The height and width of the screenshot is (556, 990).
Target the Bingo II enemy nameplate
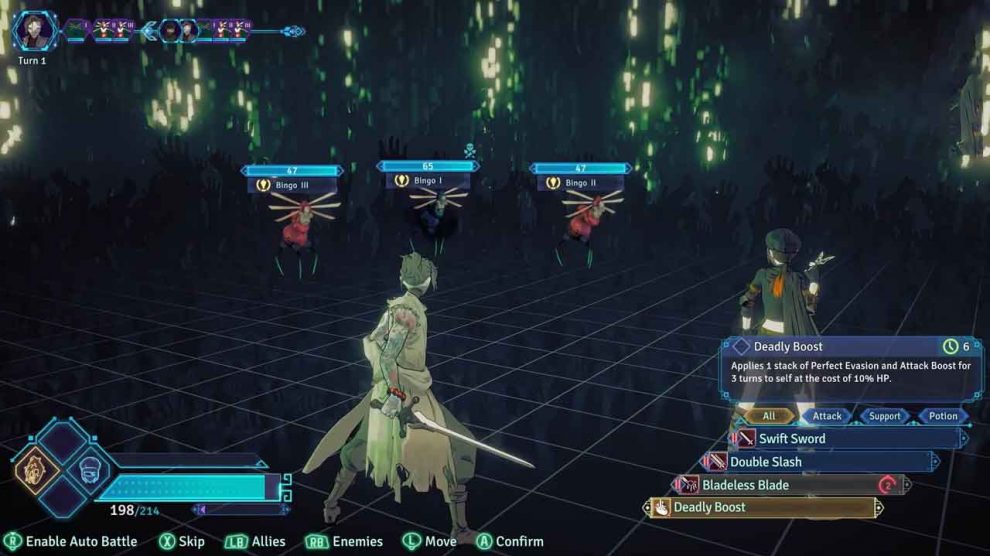[579, 183]
